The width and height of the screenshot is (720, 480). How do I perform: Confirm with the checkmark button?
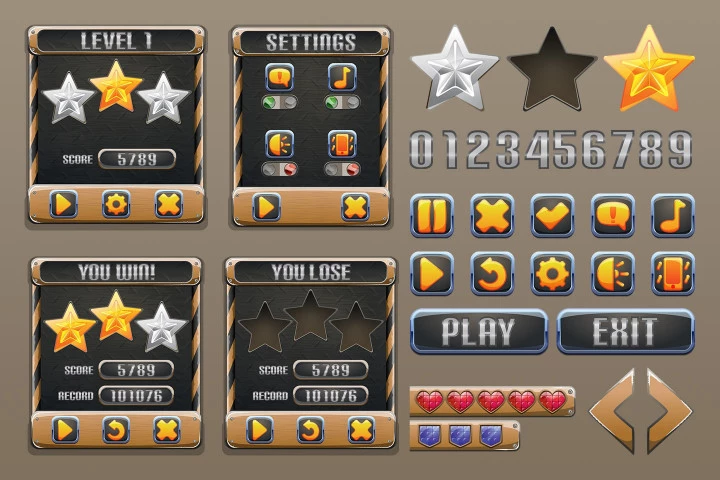coord(553,215)
